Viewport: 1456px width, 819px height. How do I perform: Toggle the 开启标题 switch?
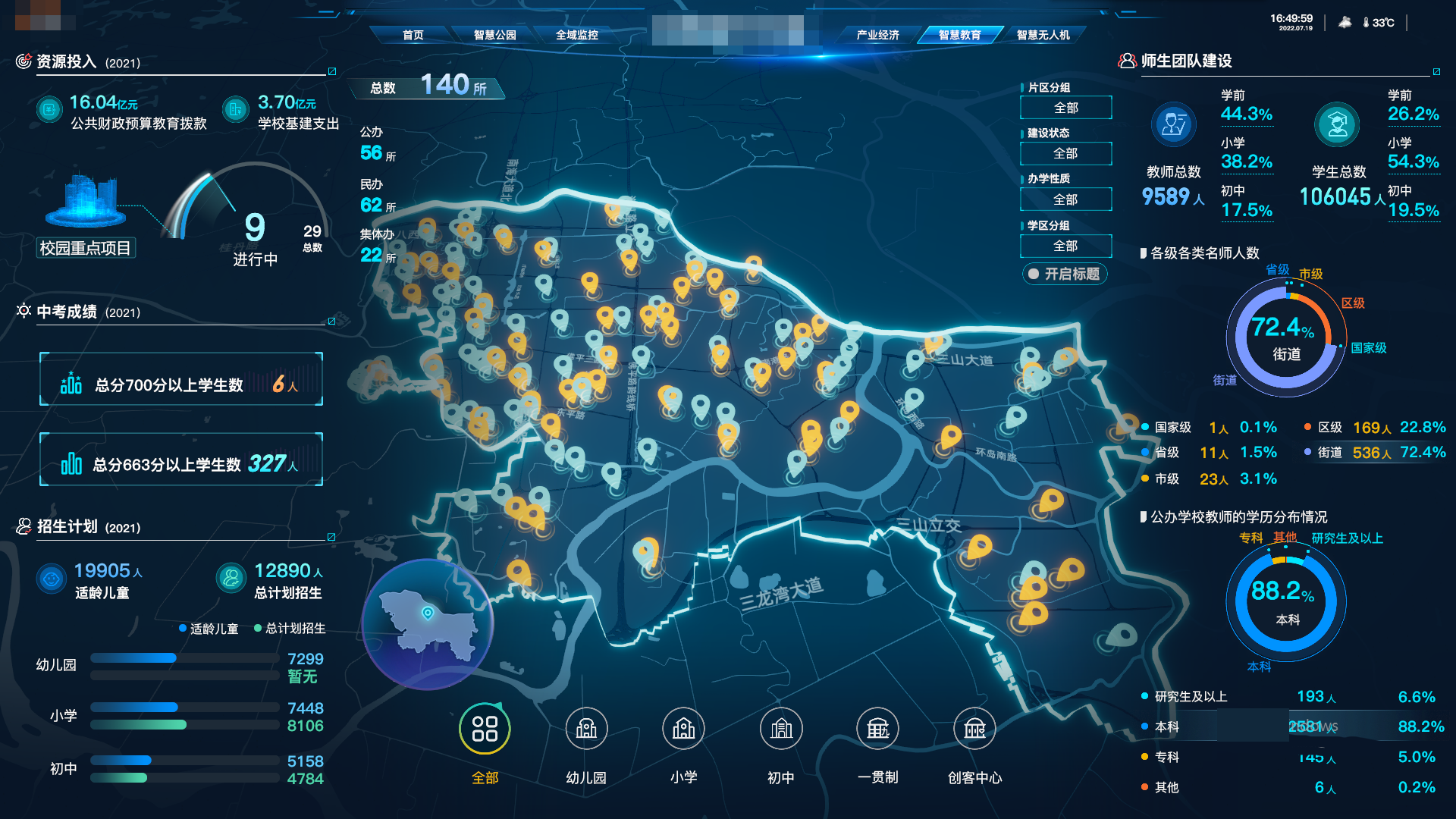click(1065, 274)
